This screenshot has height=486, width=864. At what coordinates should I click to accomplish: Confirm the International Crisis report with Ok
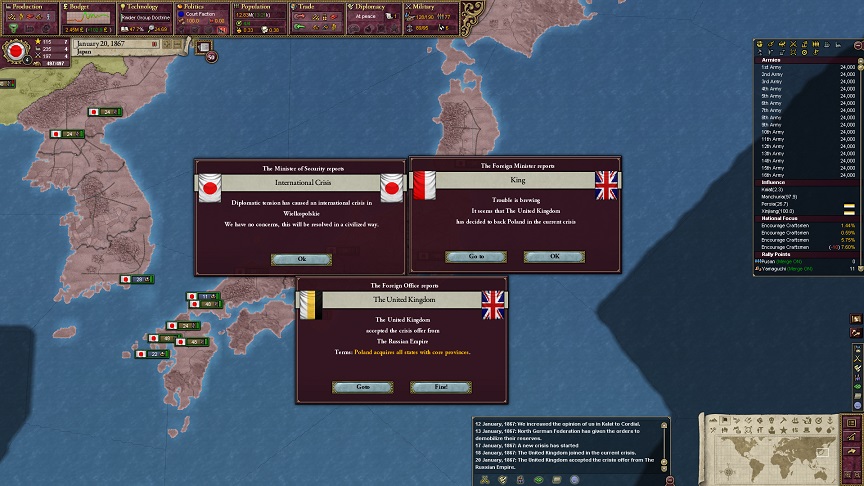pyautogui.click(x=301, y=259)
